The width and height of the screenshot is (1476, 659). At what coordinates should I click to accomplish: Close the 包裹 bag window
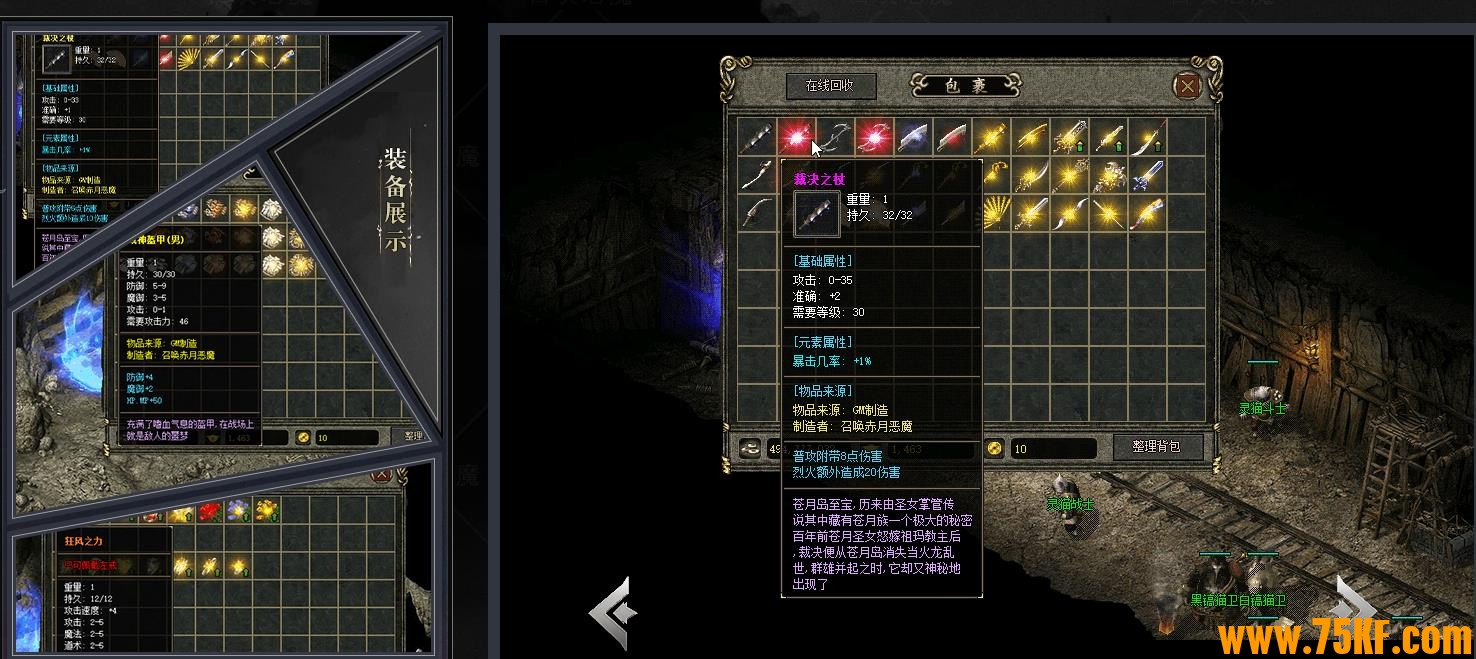tap(1187, 86)
